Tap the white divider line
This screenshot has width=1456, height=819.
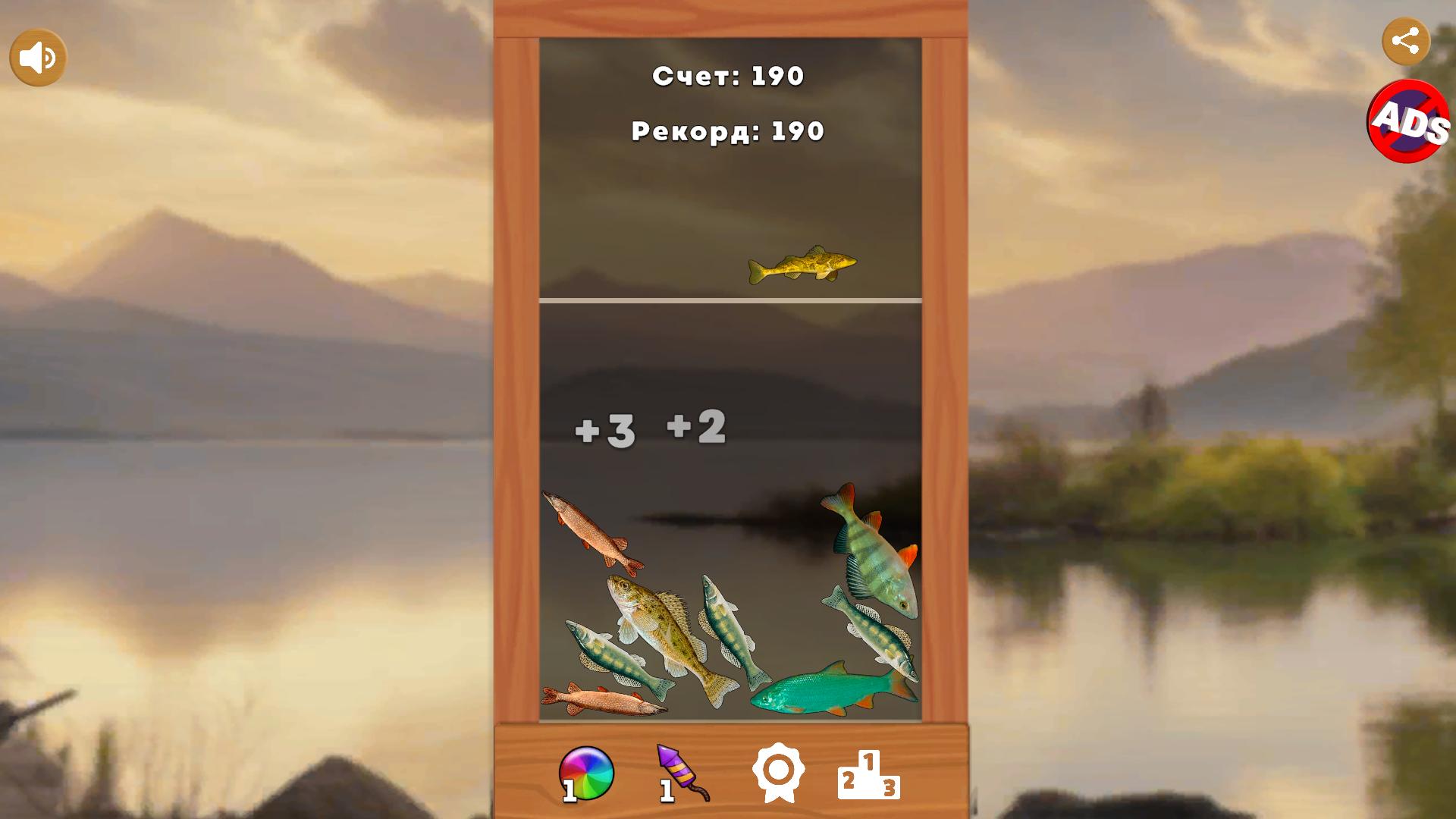[x=728, y=299]
